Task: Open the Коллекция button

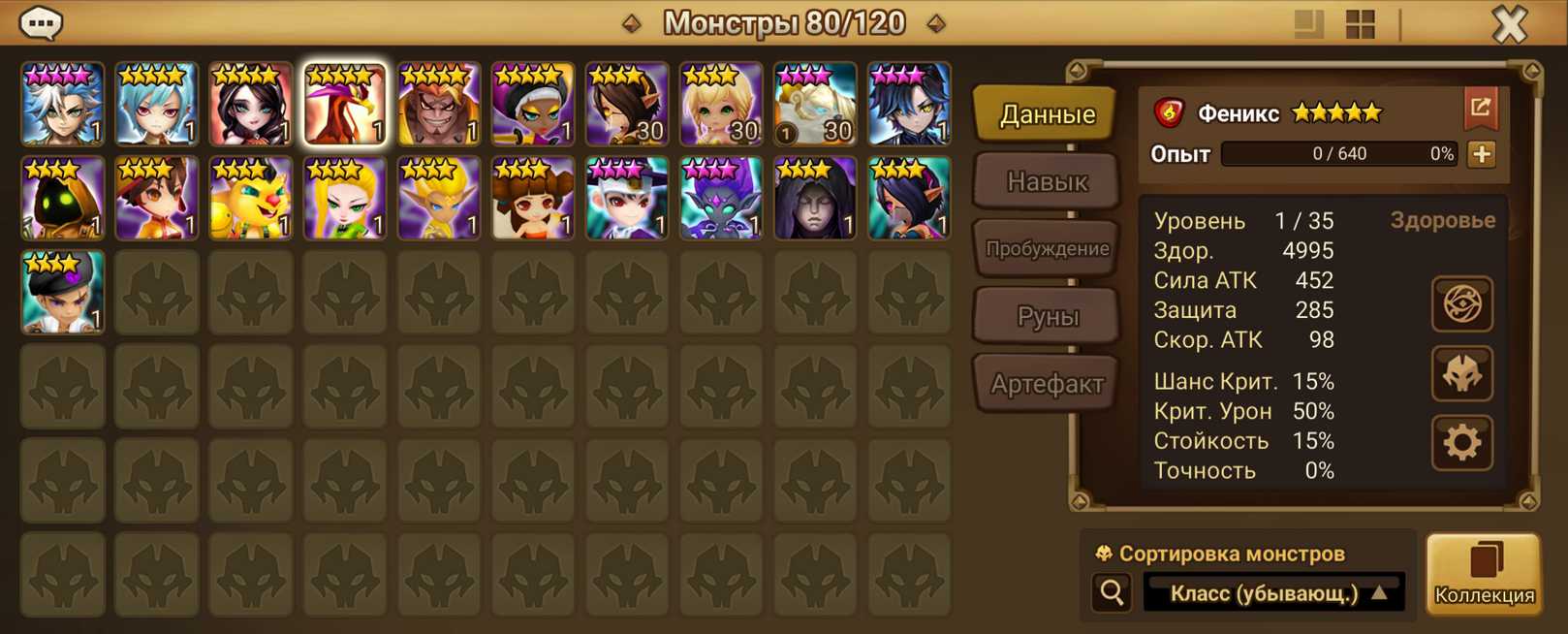Action: [1484, 574]
